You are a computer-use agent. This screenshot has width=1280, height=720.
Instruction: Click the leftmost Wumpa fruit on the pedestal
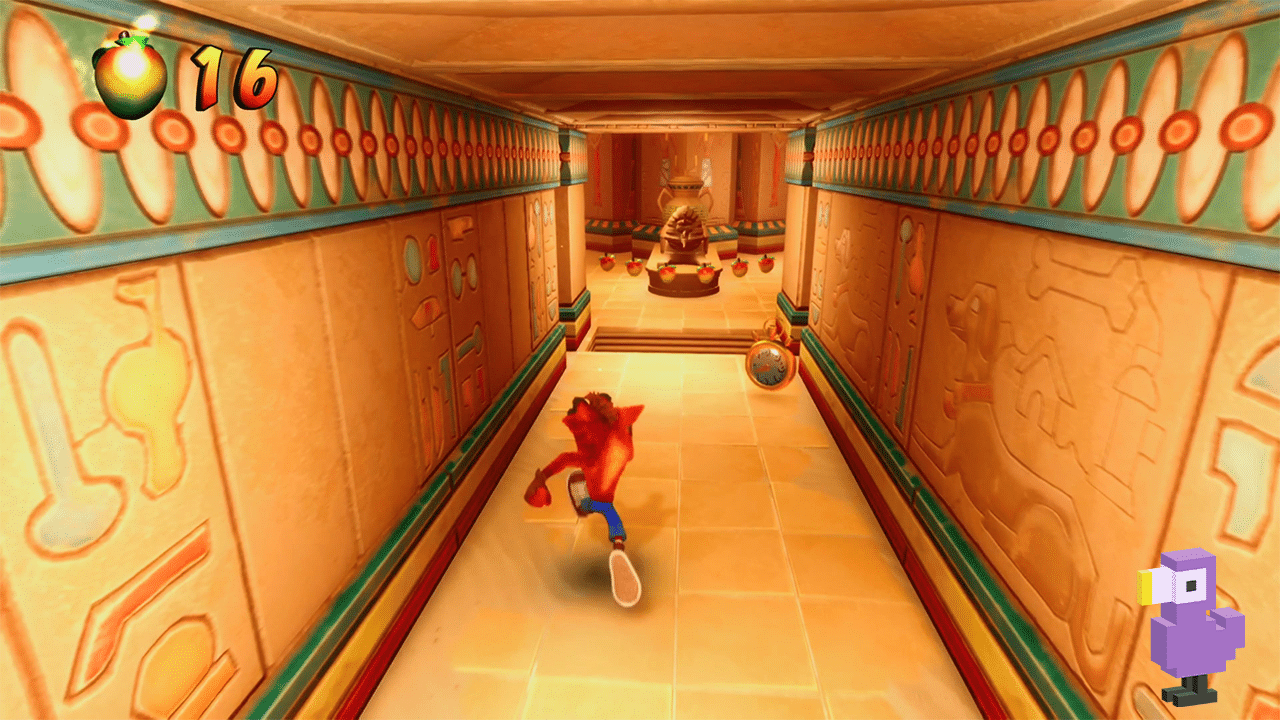click(605, 262)
